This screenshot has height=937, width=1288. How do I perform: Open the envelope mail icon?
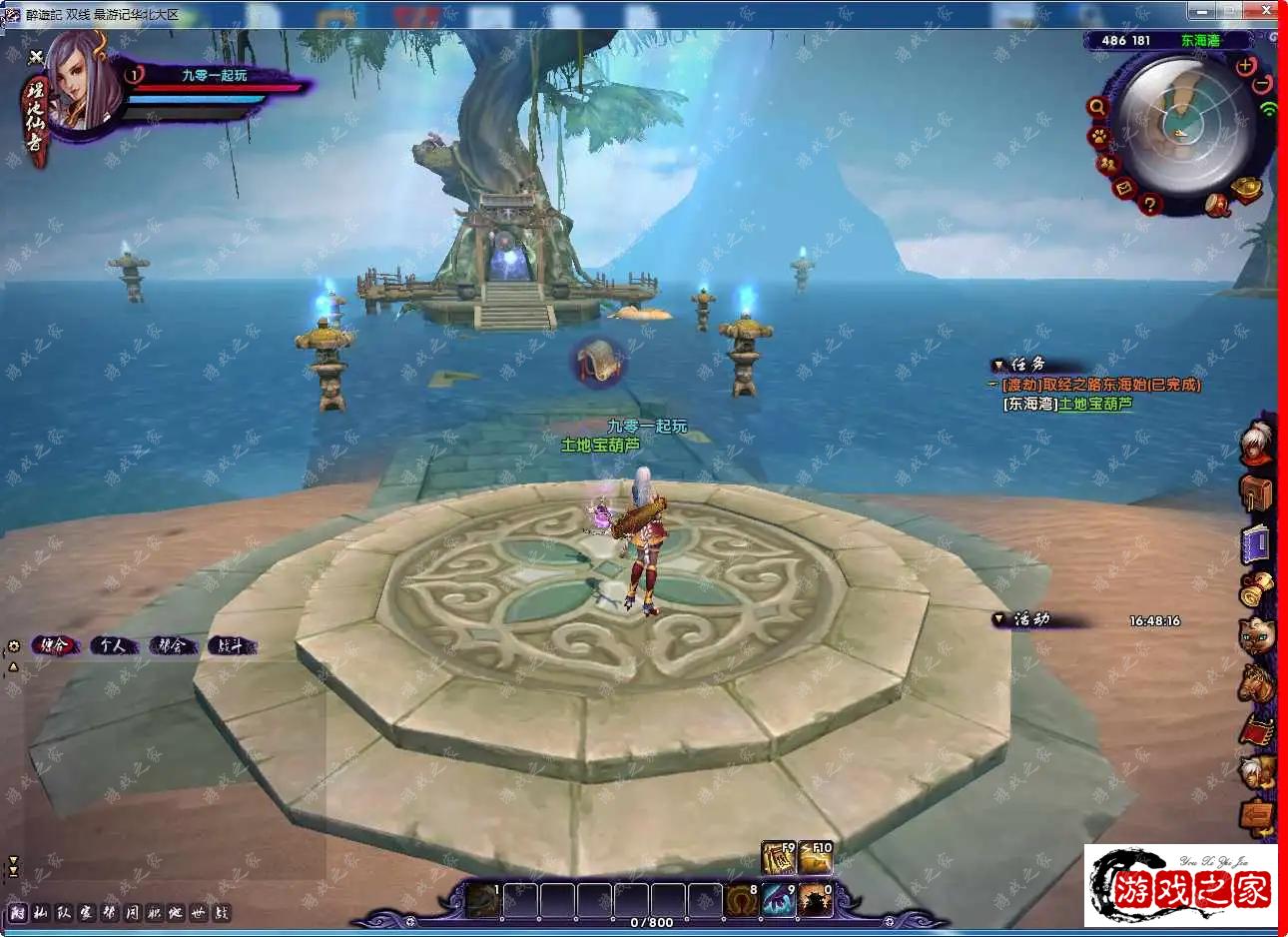1124,188
